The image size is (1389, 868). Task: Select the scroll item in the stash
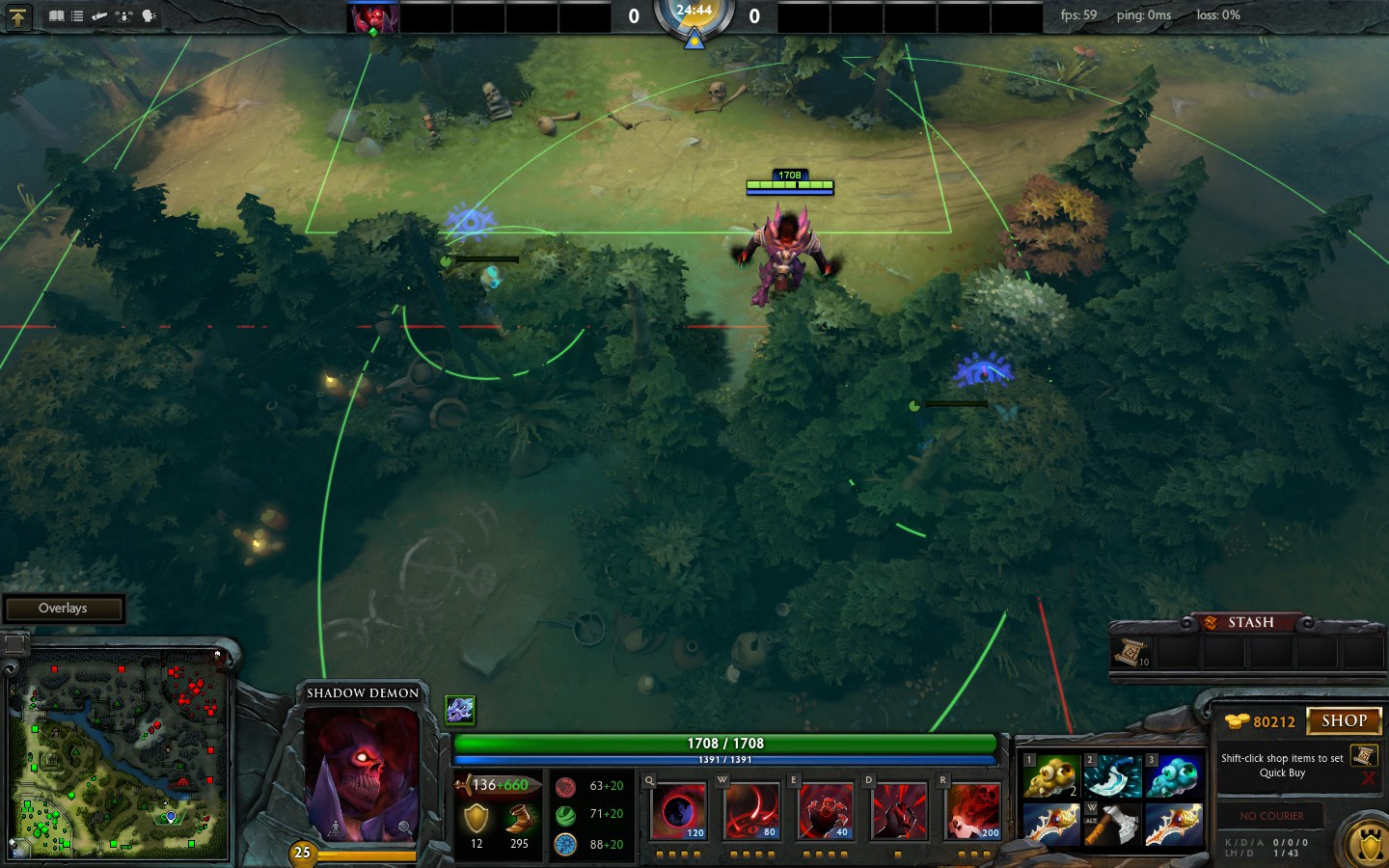(1131, 653)
